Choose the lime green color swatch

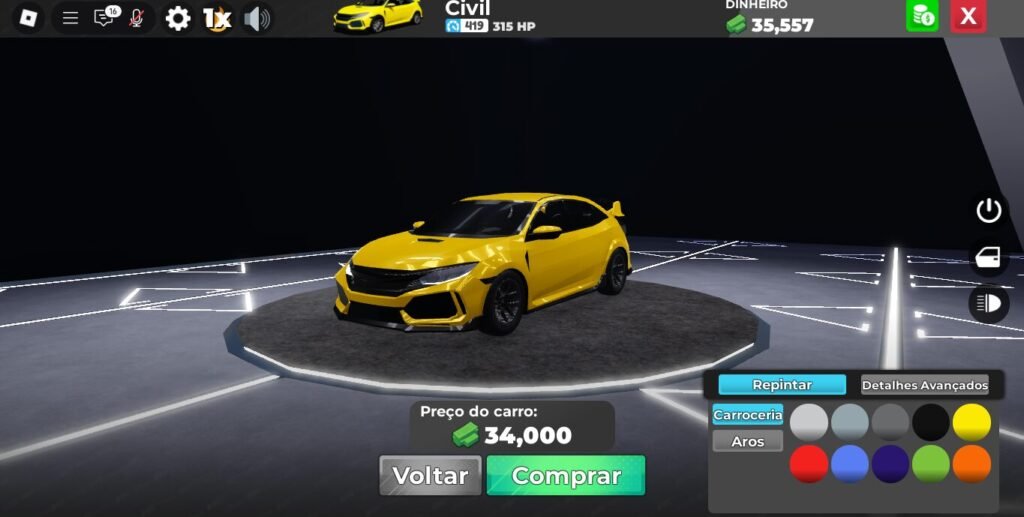[931, 464]
